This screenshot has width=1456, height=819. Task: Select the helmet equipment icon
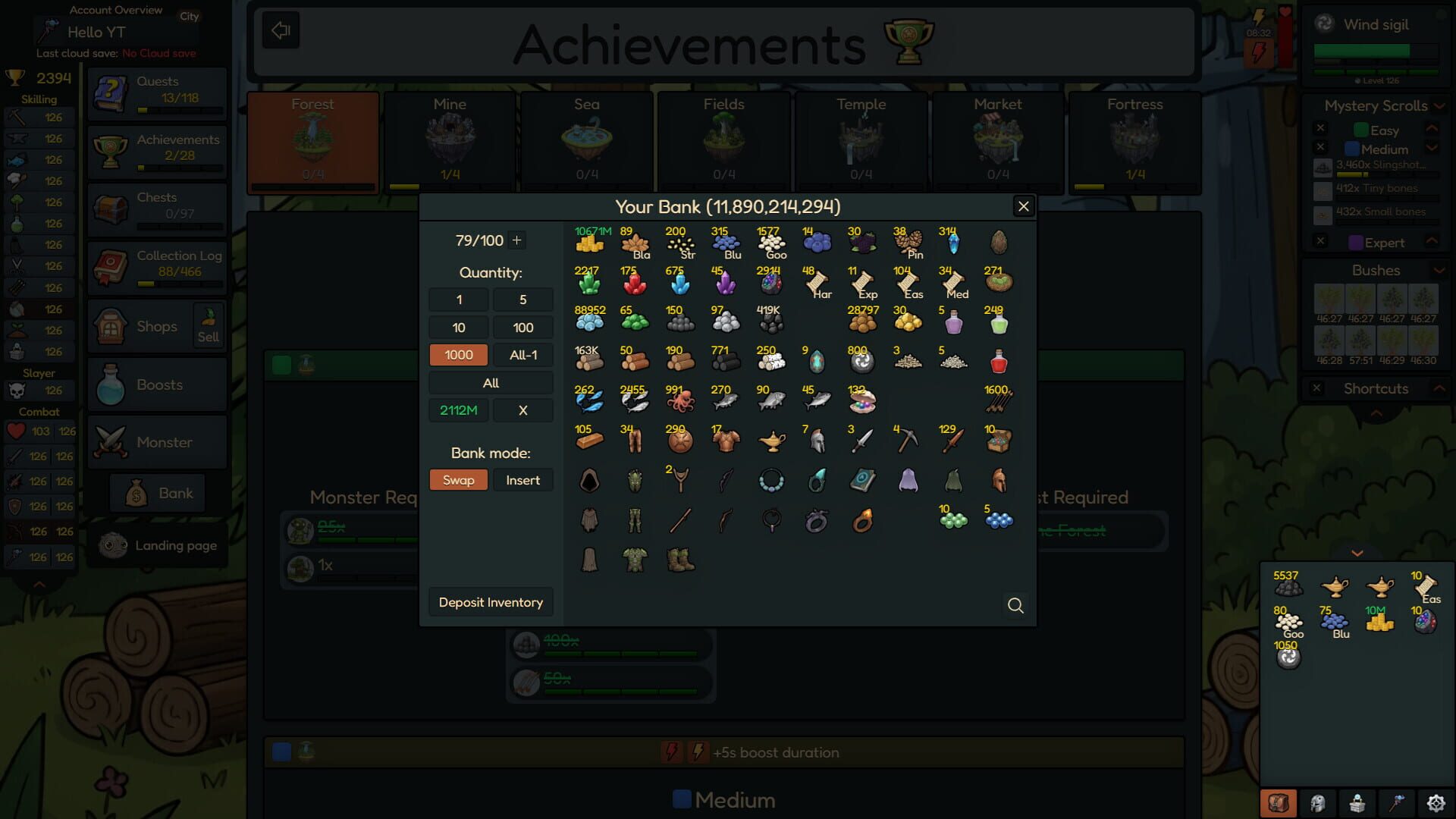pos(1317,802)
